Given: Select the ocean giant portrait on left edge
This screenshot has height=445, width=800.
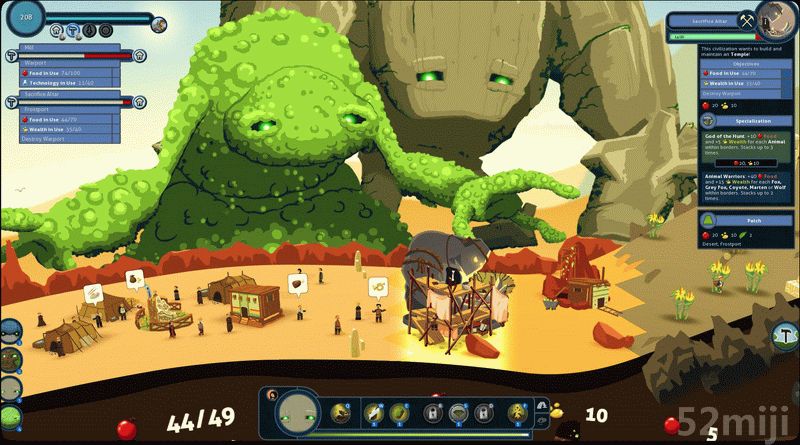Looking at the screenshot, I should 10,331.
